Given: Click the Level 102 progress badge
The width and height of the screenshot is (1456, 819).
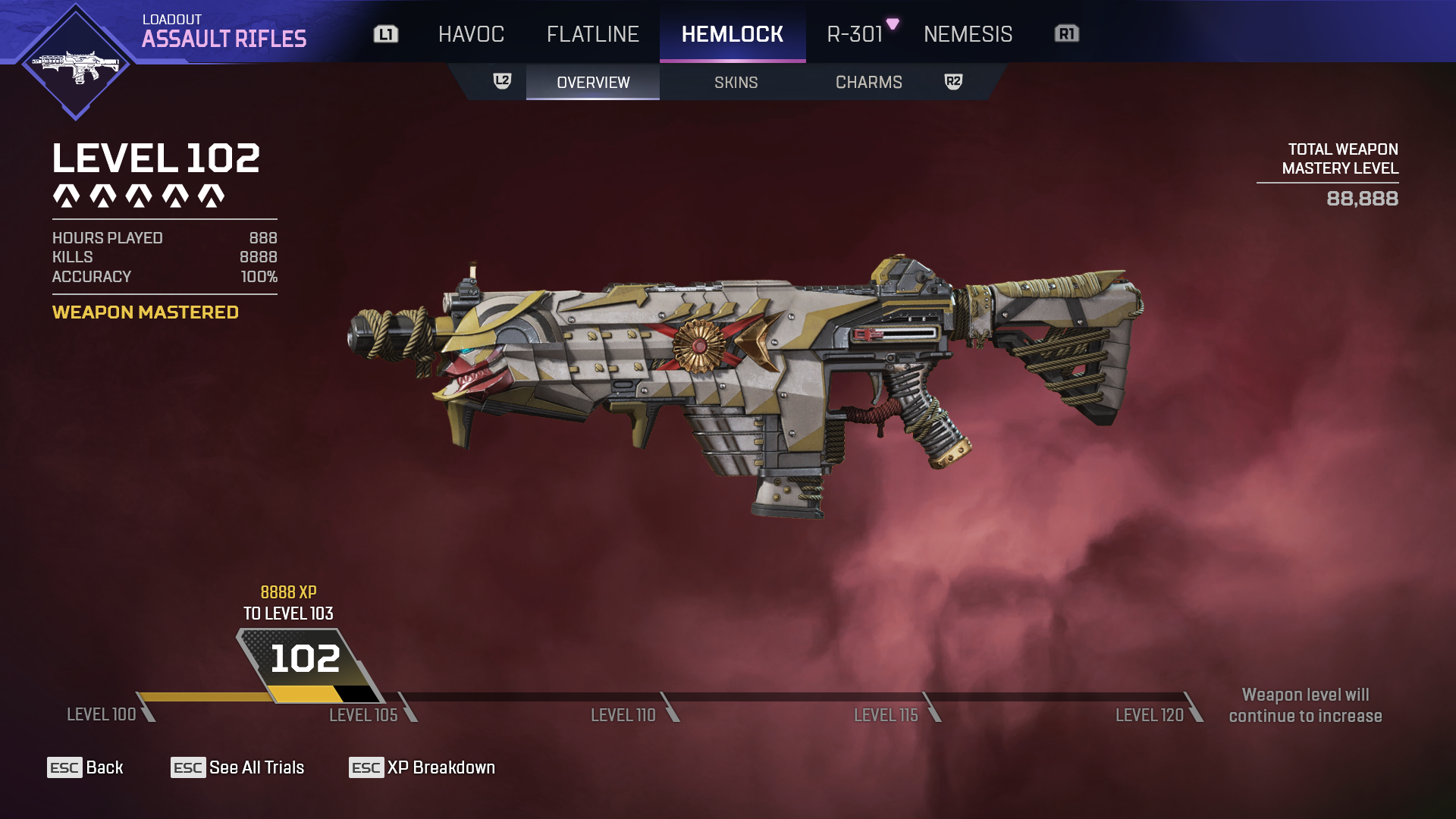Looking at the screenshot, I should tap(305, 660).
